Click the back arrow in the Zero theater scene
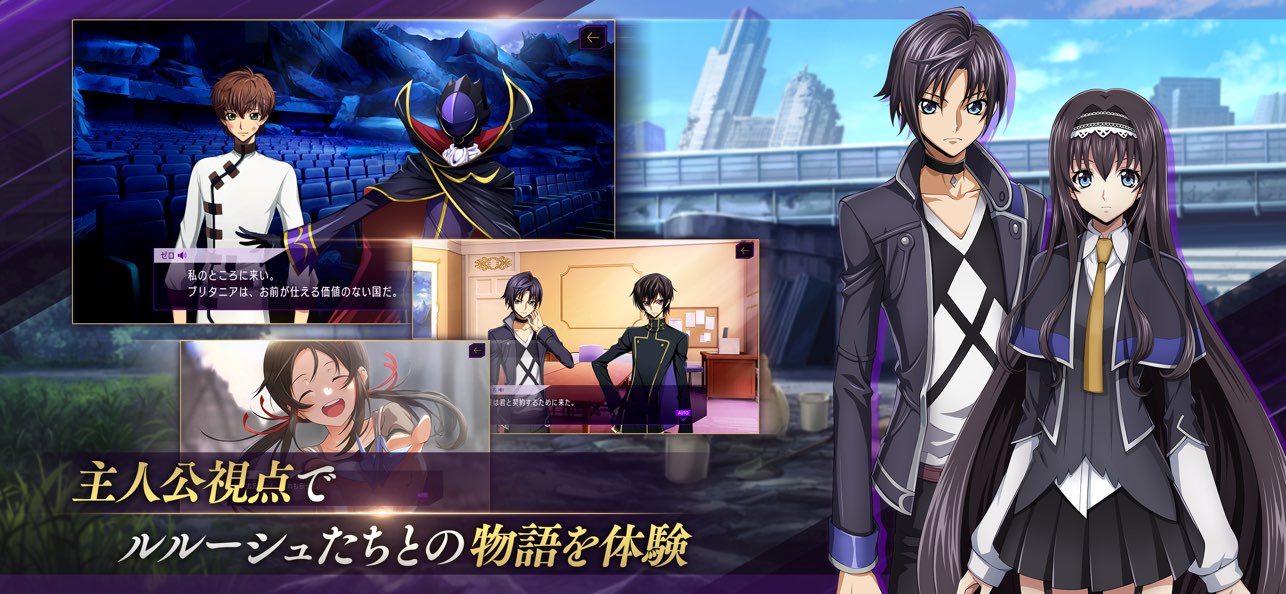This screenshot has height=594, width=1286. [x=593, y=38]
